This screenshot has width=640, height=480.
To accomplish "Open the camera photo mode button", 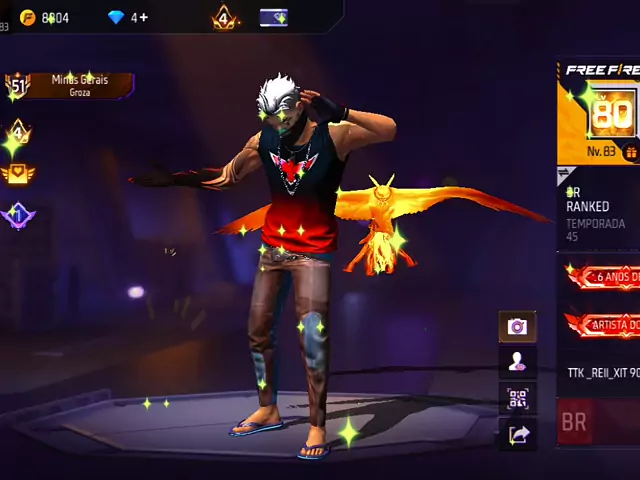I will tap(517, 327).
